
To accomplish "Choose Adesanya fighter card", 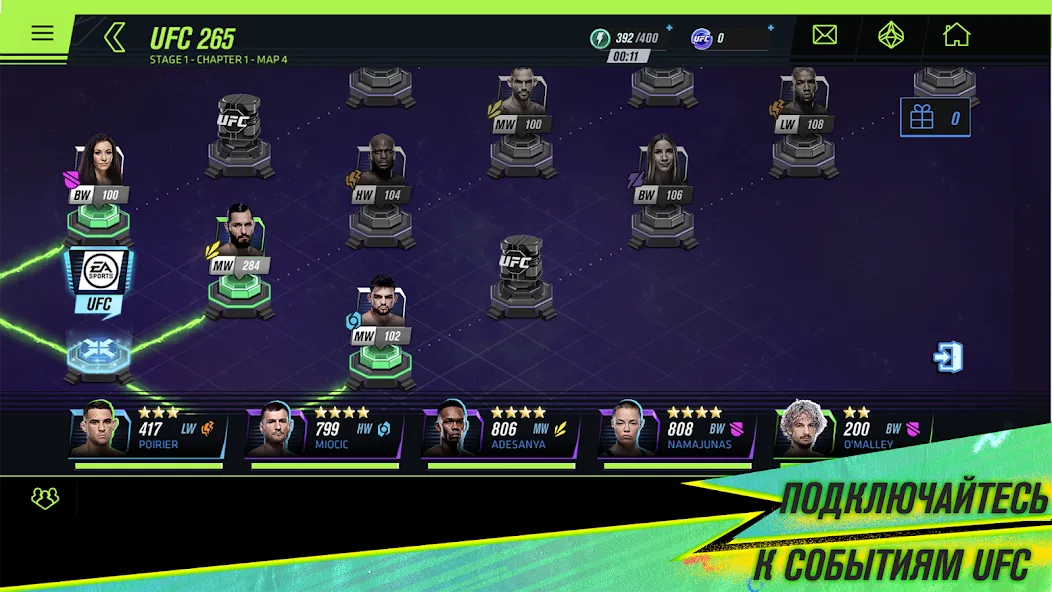I will [x=500, y=432].
